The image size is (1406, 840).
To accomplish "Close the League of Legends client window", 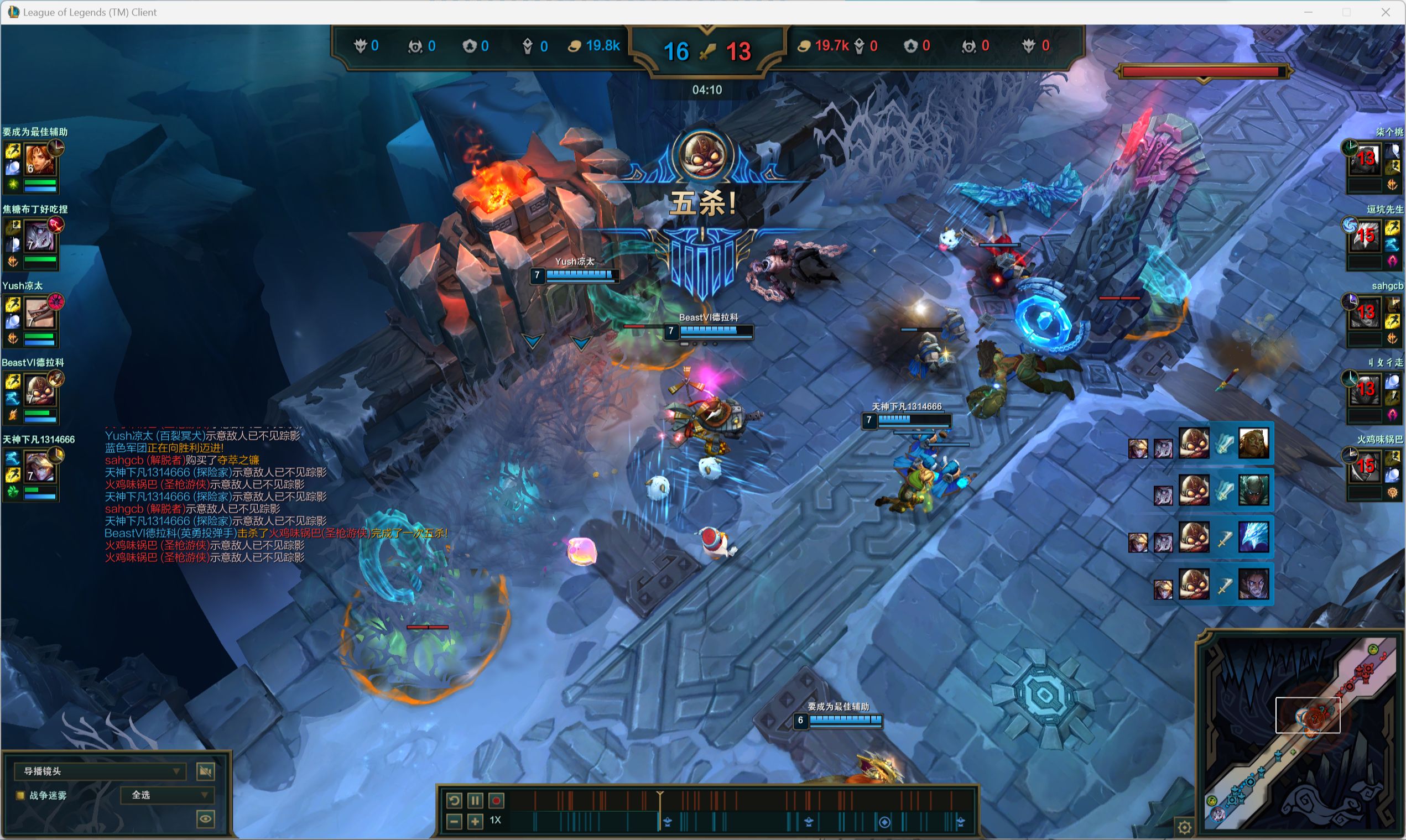I will click(1385, 12).
